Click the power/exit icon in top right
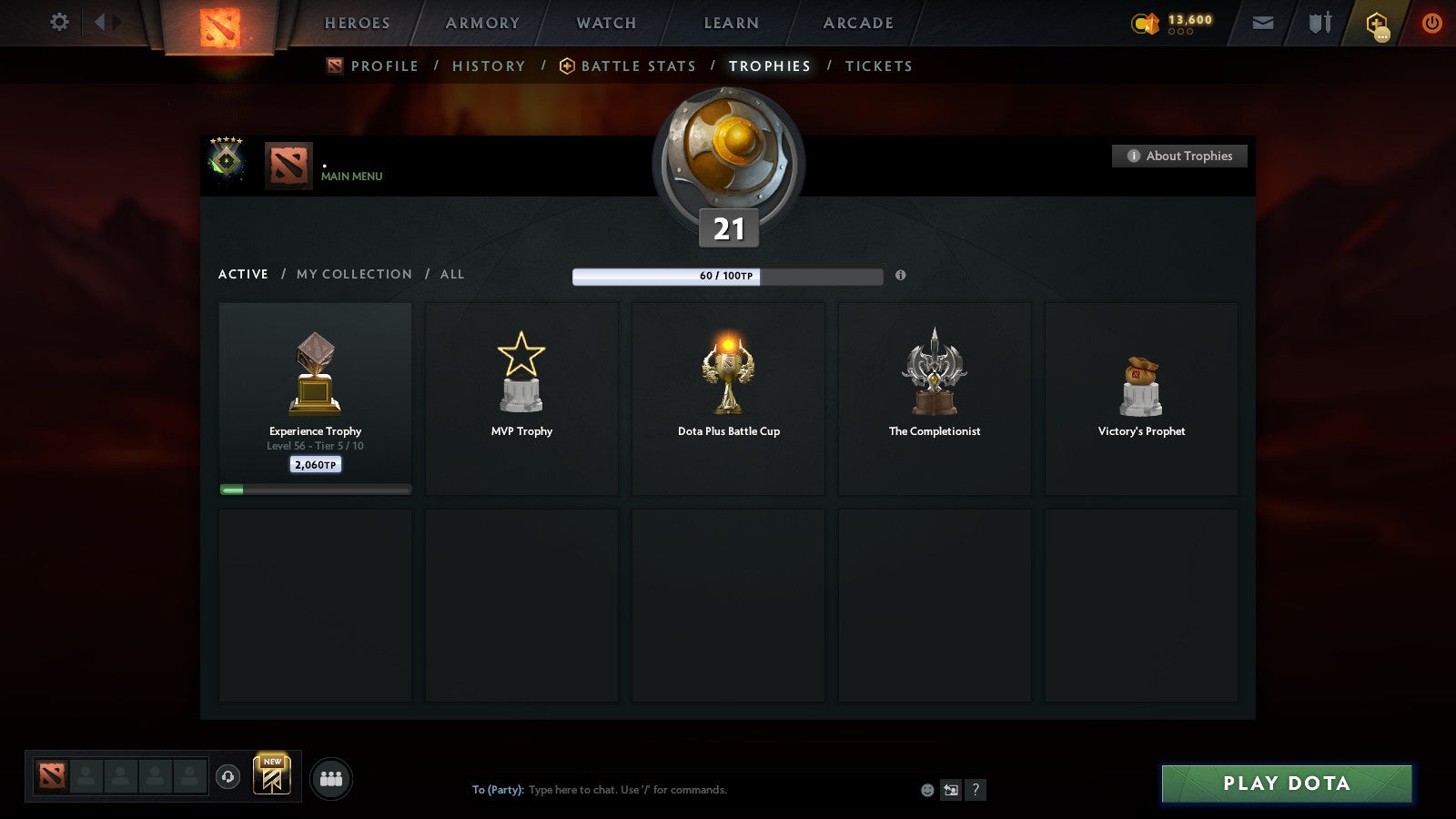Image resolution: width=1456 pixels, height=819 pixels. pyautogui.click(x=1431, y=23)
